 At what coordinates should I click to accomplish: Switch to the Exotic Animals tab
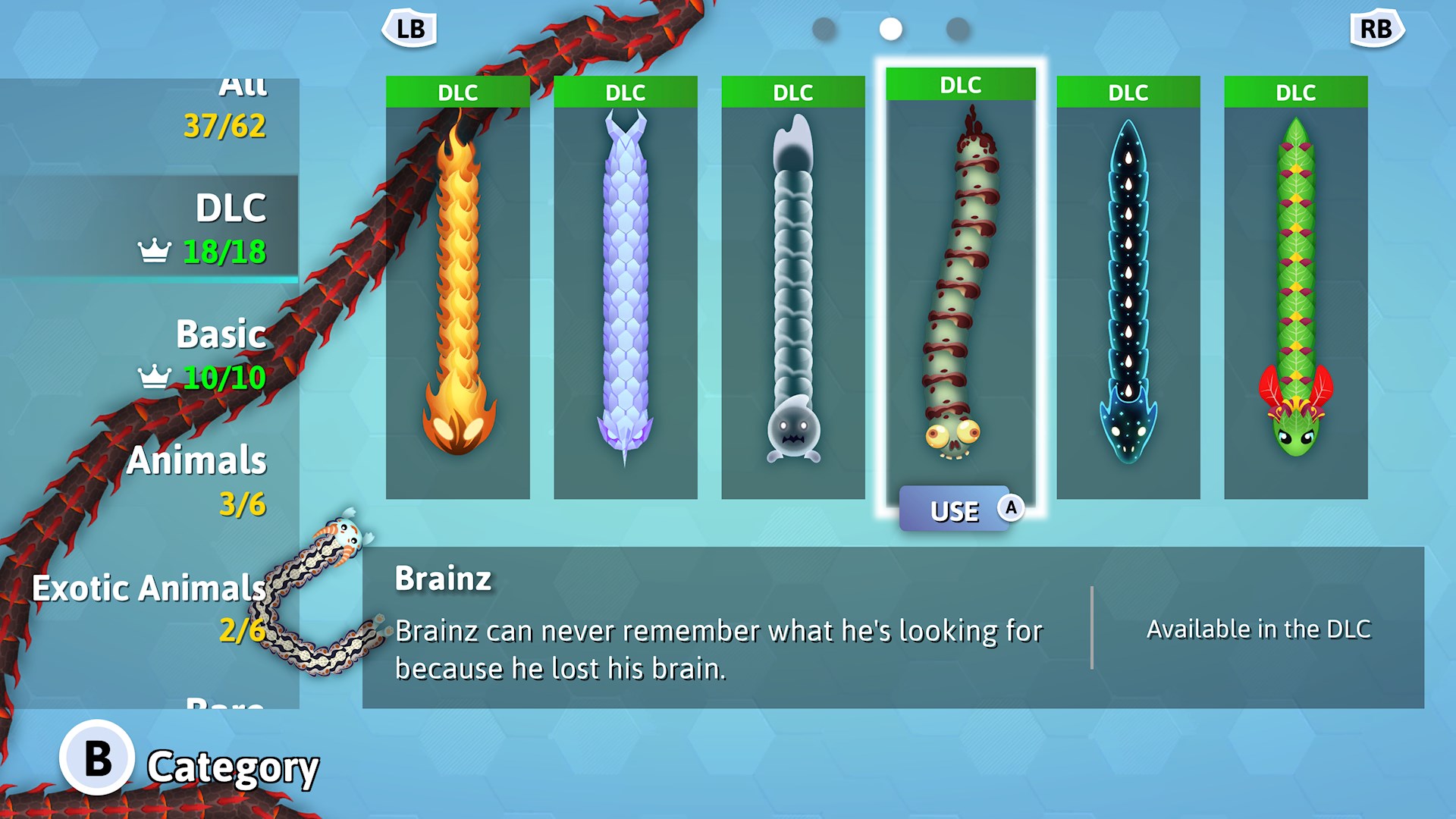point(149,588)
